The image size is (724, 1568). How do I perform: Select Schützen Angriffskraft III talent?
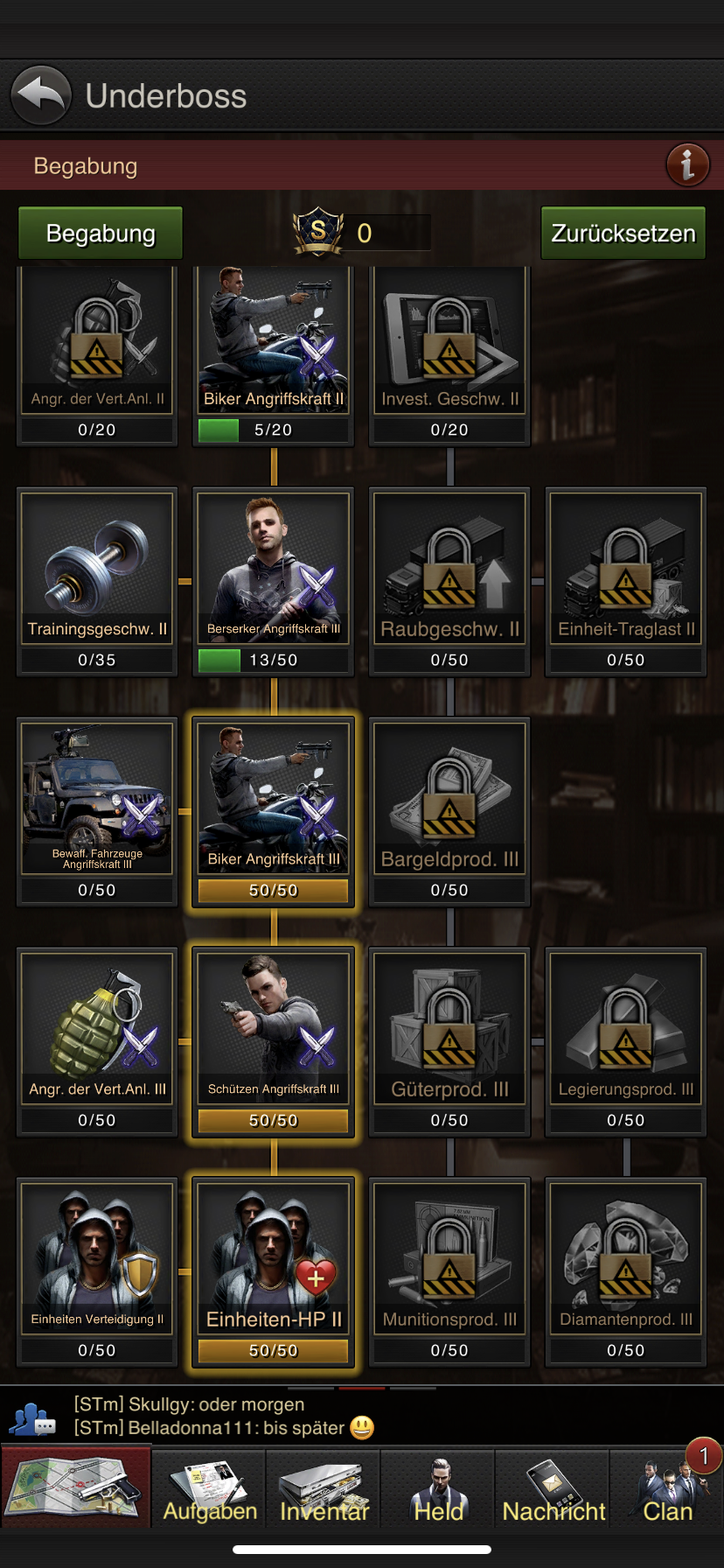[273, 1029]
